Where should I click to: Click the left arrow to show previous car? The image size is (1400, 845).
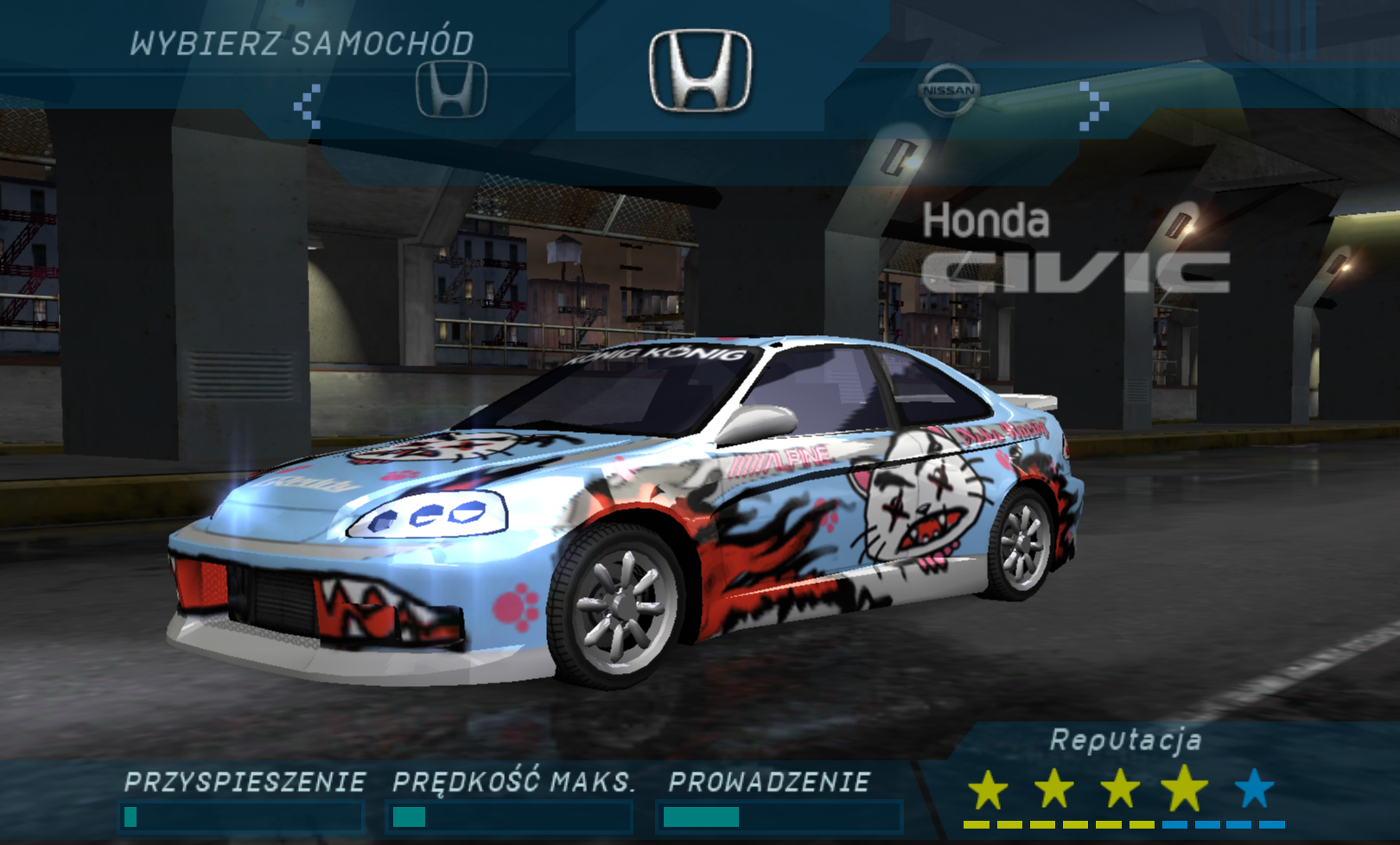(x=308, y=106)
